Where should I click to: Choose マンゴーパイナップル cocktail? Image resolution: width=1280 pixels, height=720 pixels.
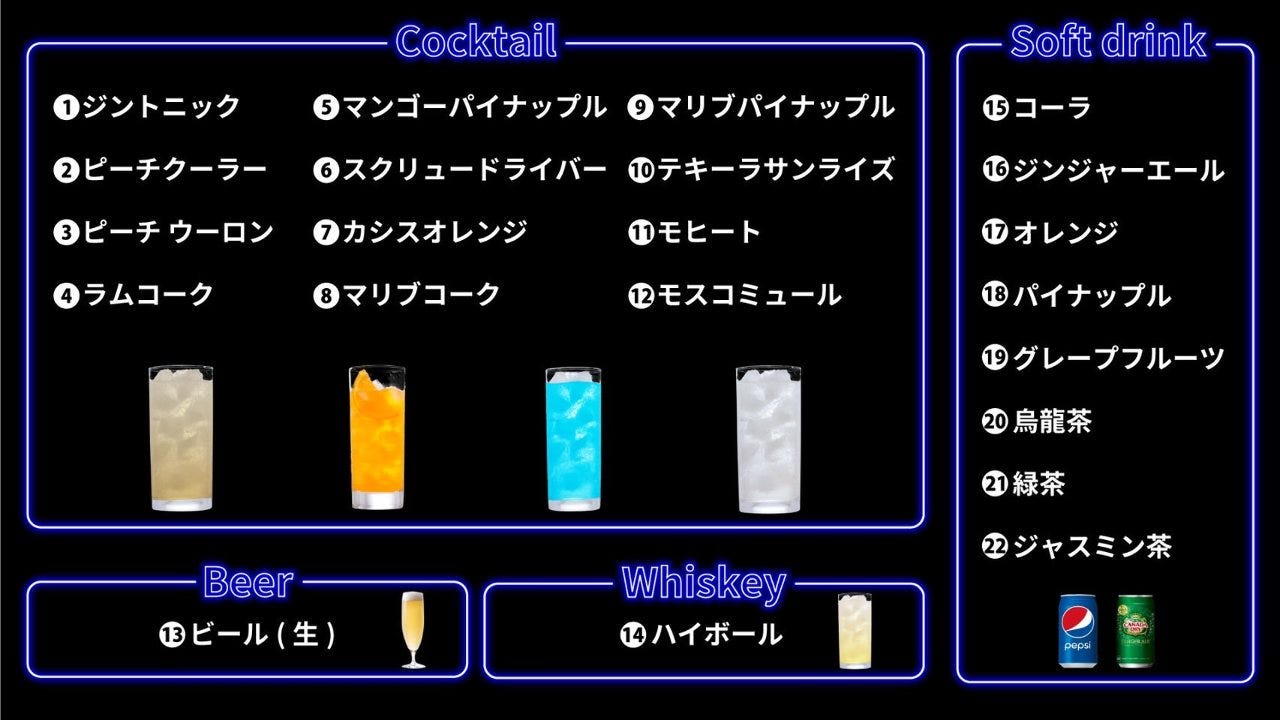tap(460, 107)
